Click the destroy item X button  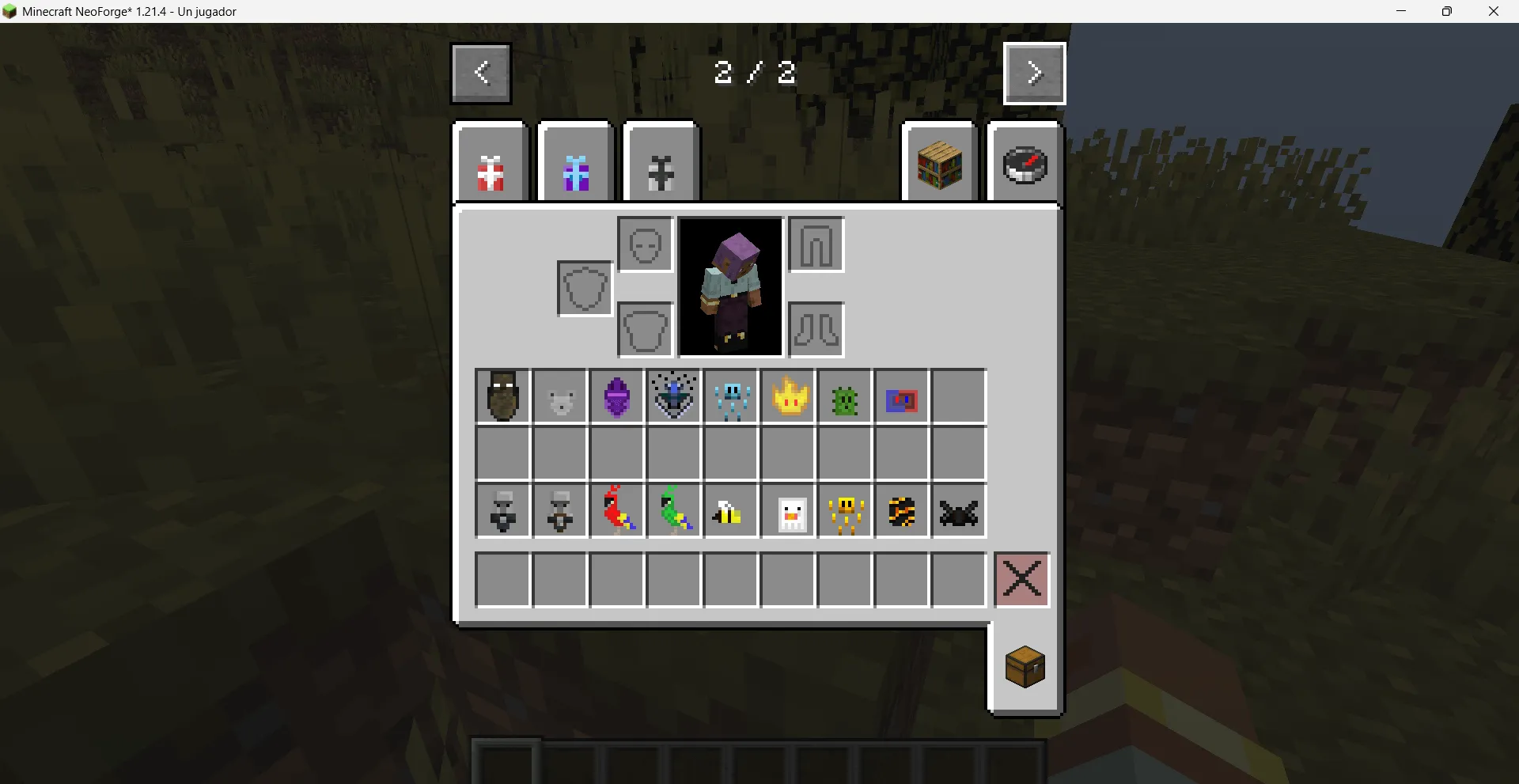[1021, 580]
